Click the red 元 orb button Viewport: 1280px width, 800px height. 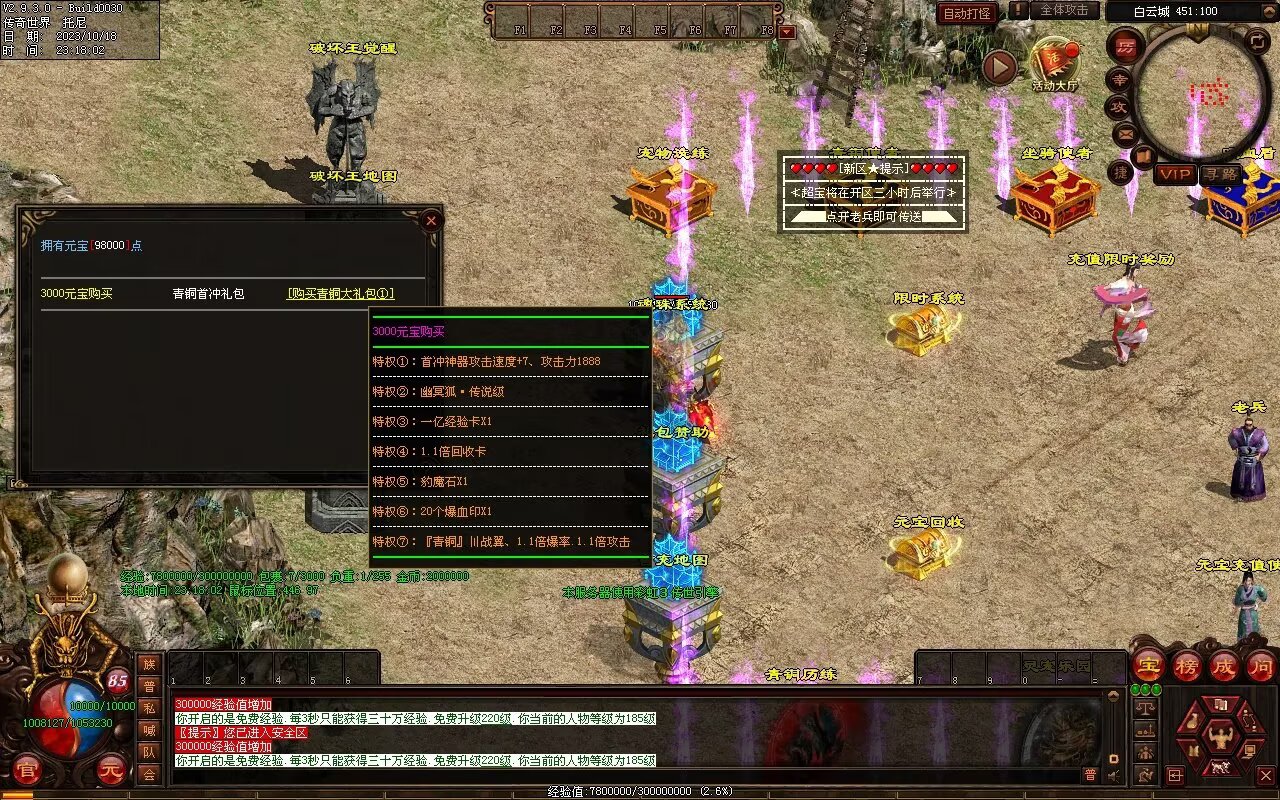111,770
